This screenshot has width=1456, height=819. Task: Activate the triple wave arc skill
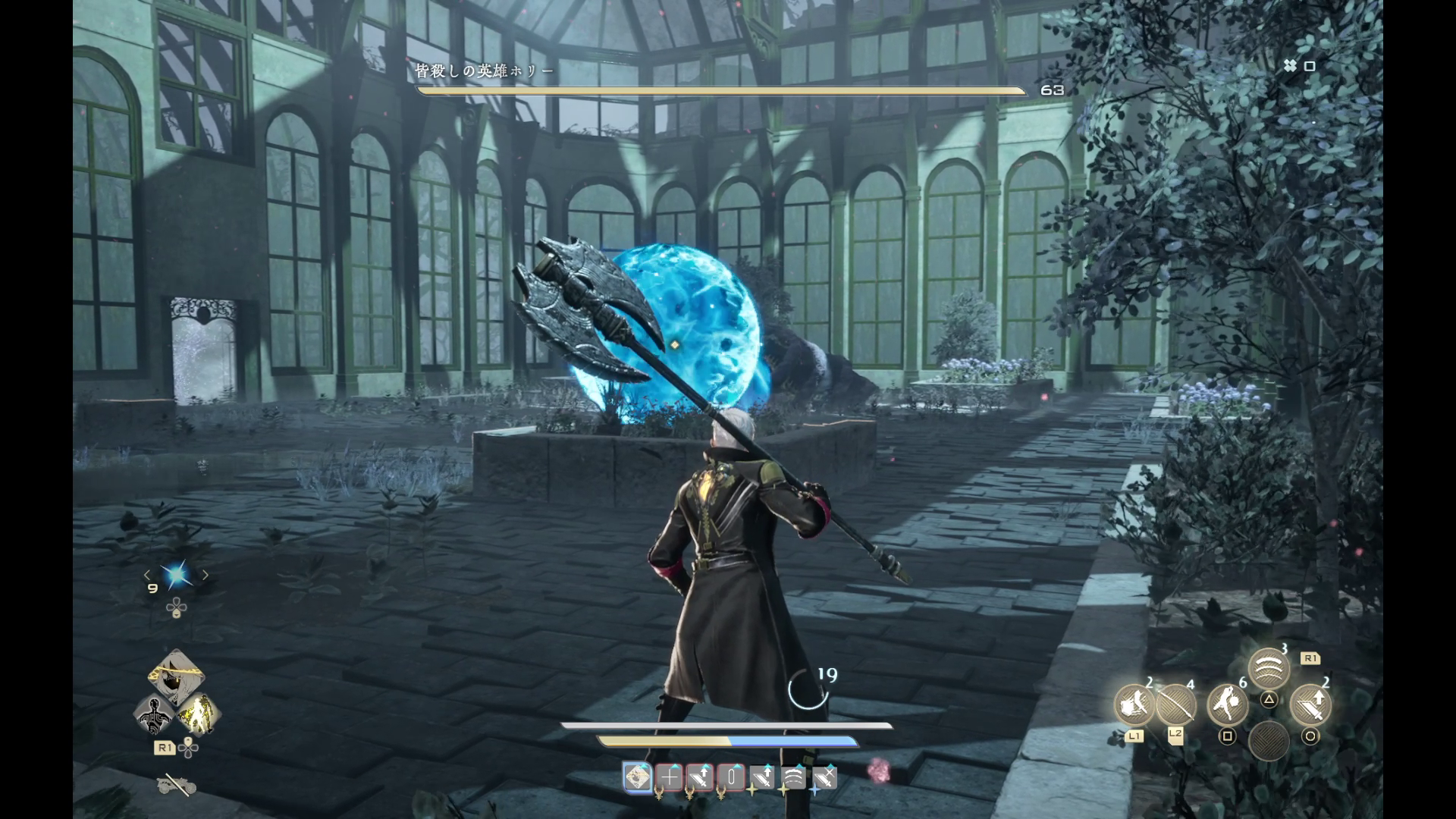1269,668
